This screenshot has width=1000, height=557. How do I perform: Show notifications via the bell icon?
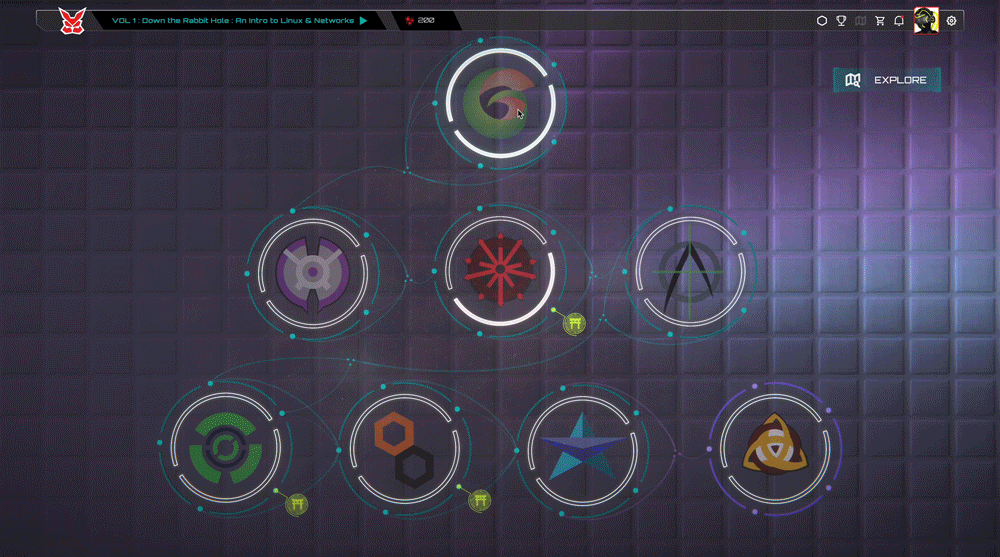(899, 20)
